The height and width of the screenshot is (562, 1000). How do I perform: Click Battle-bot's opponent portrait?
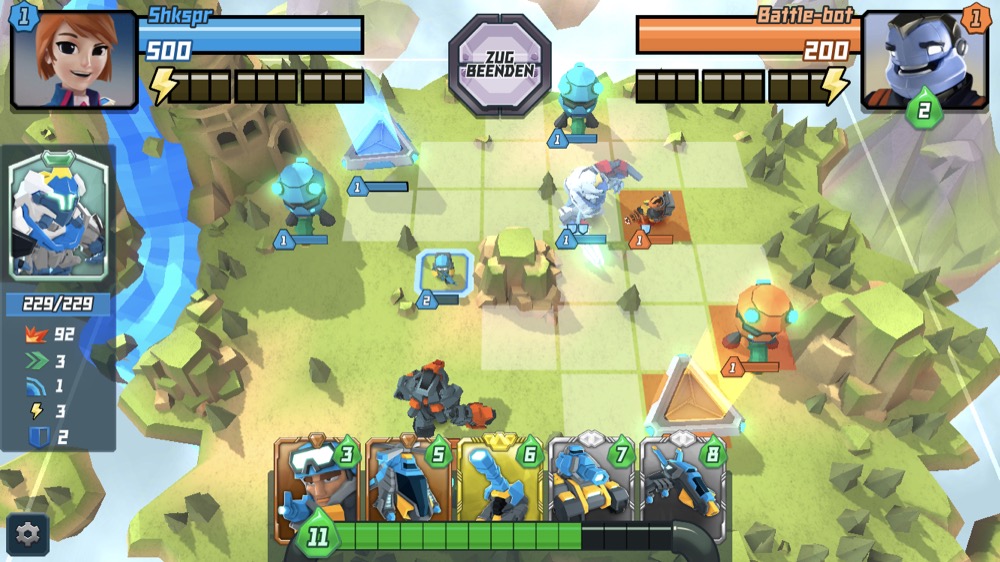coord(923,60)
